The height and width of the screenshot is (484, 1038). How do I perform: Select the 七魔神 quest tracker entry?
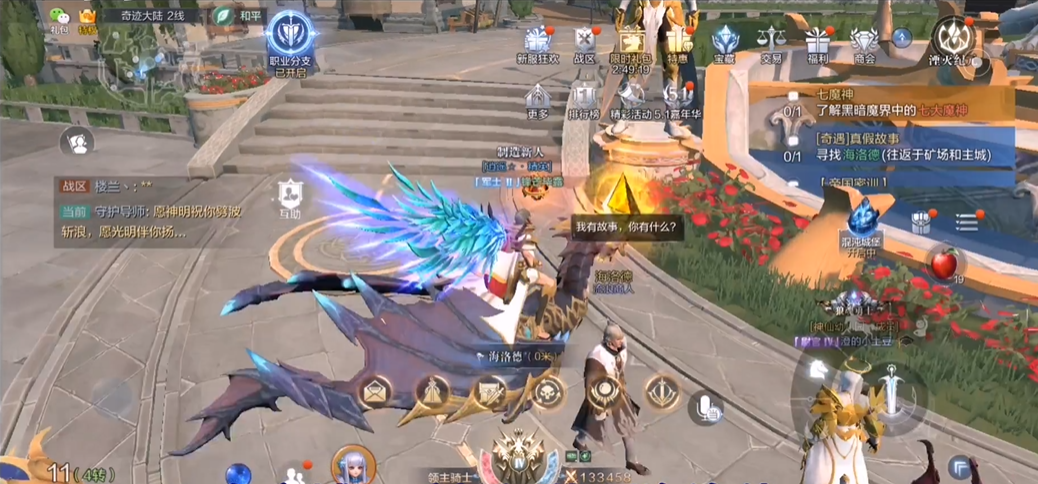click(x=880, y=100)
